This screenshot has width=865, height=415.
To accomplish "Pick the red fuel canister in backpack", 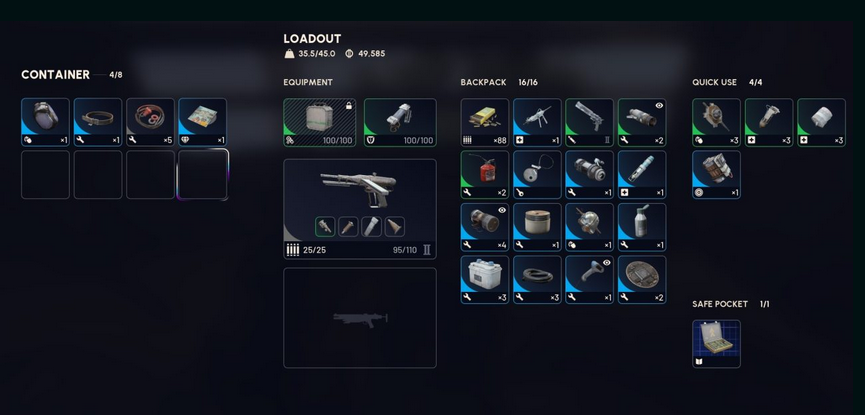I will point(485,174).
